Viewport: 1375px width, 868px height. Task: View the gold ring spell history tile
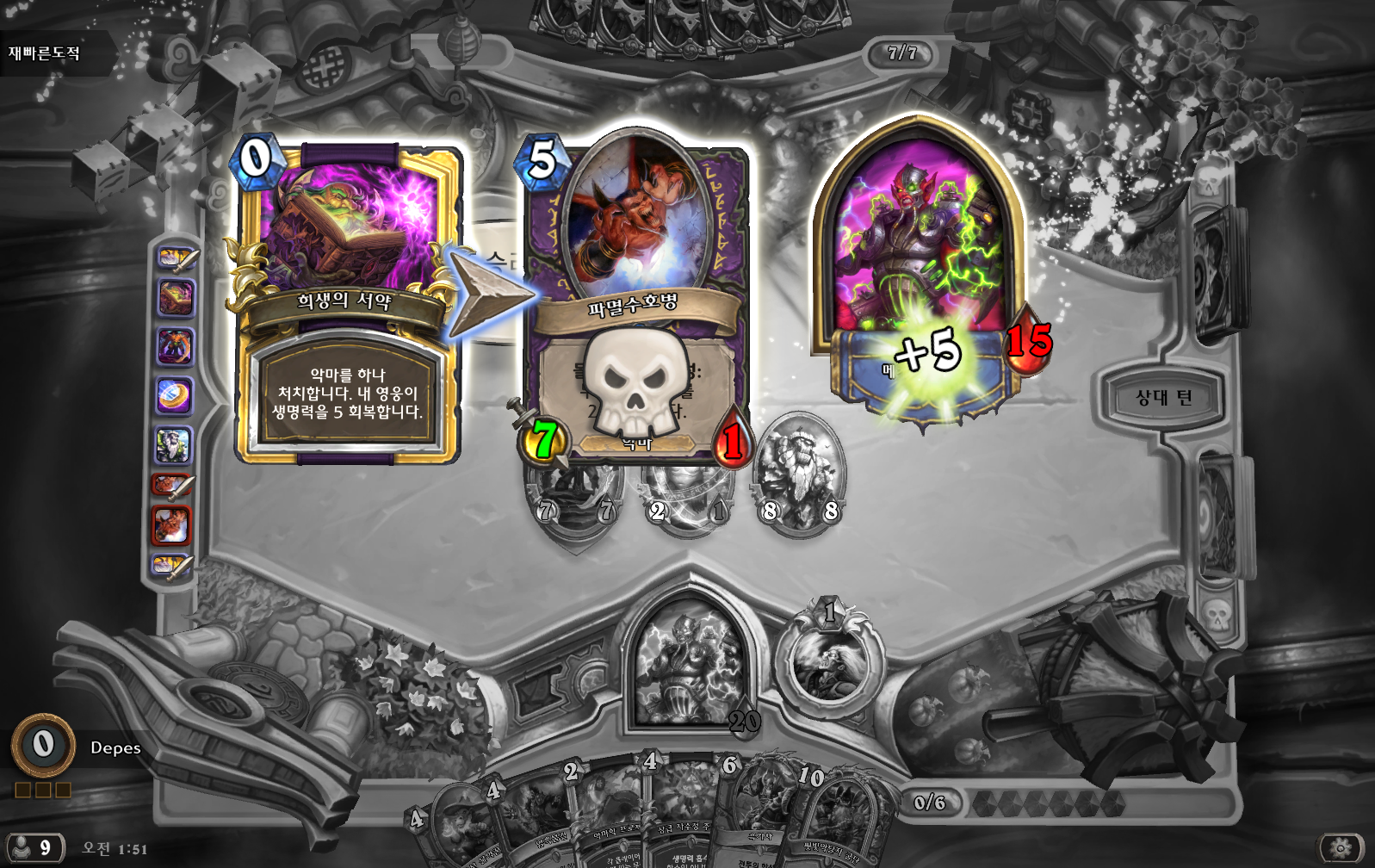(173, 396)
